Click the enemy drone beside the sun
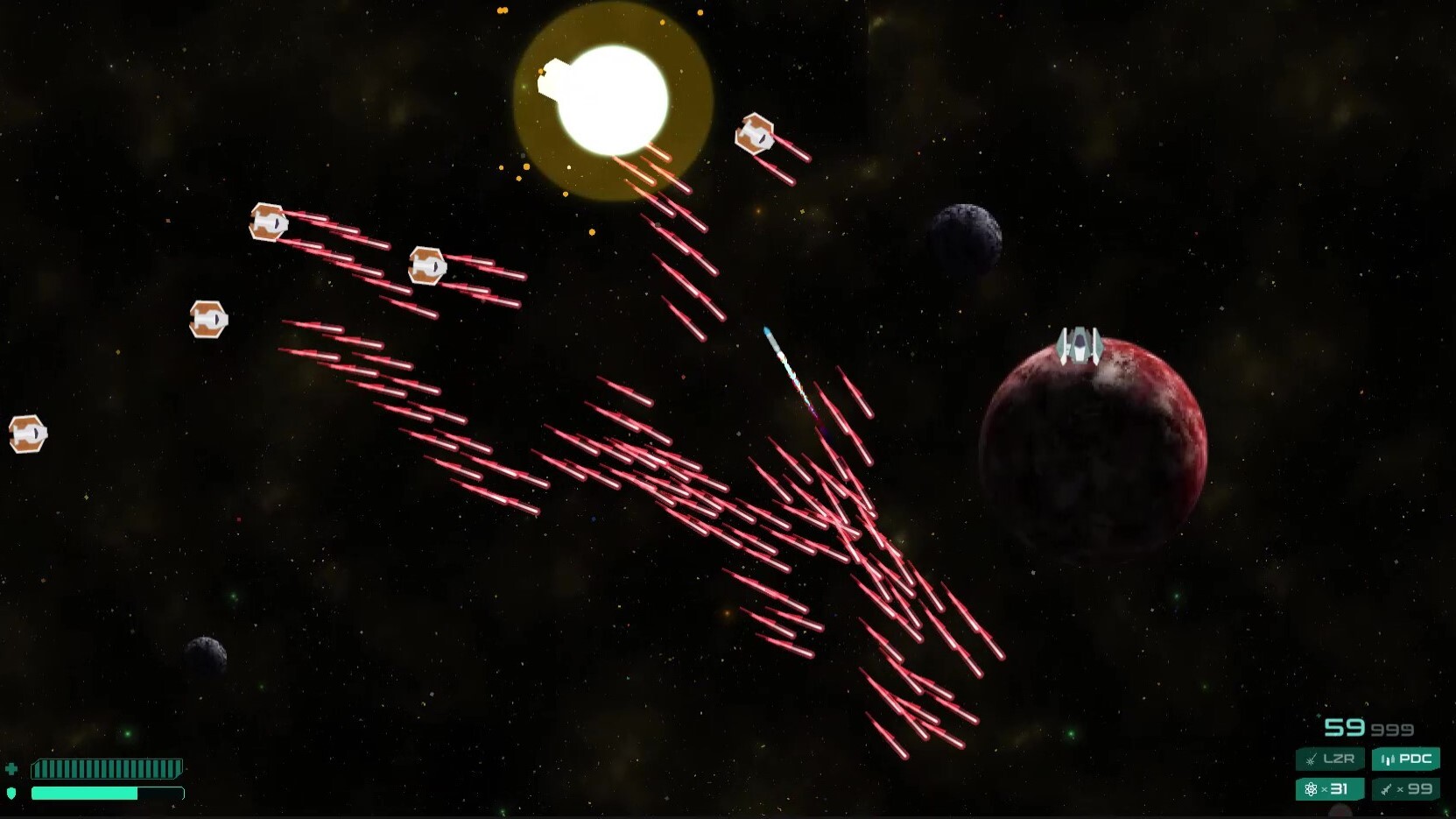Image resolution: width=1456 pixels, height=819 pixels. (x=754, y=136)
